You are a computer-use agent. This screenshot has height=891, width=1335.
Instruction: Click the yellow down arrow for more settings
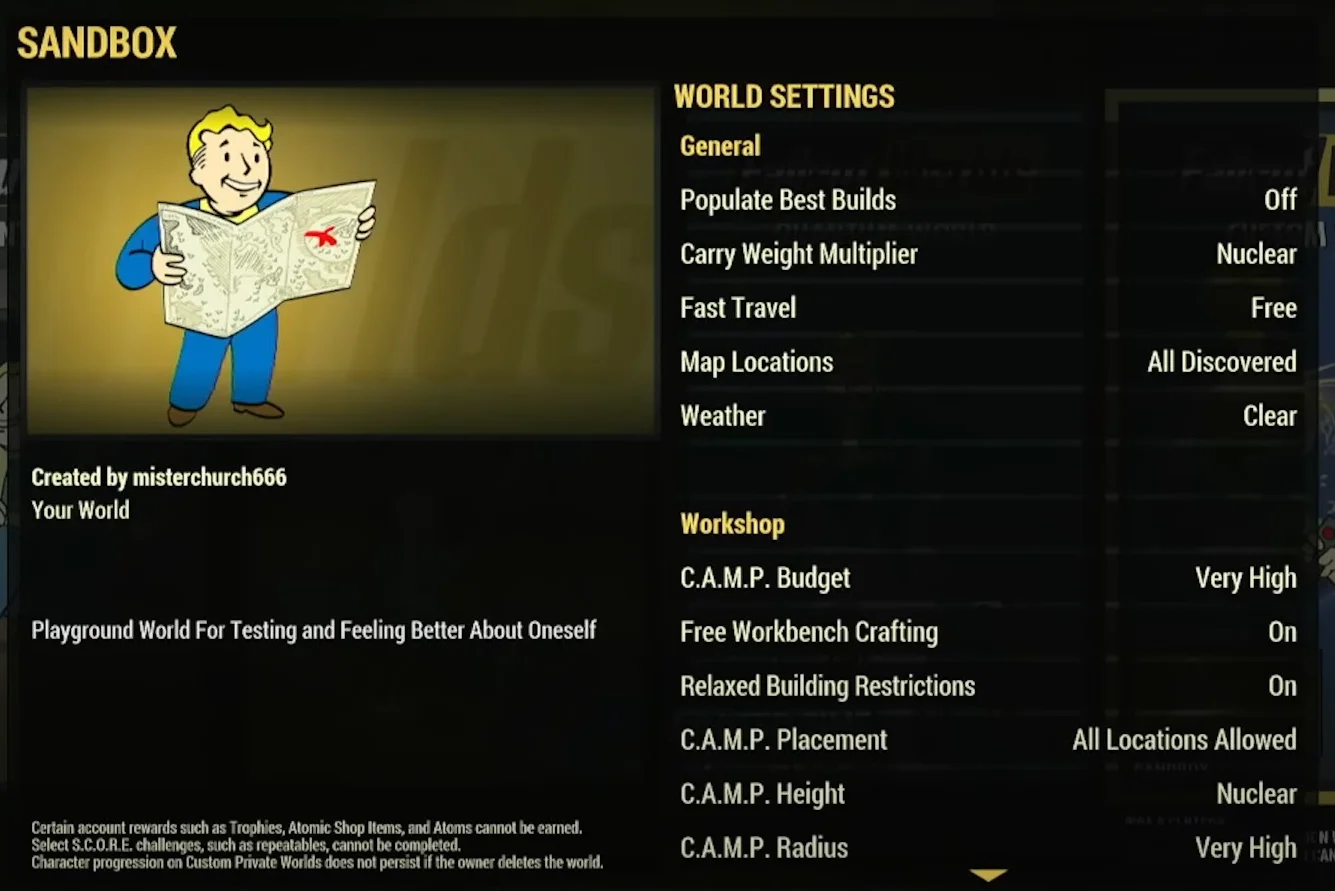click(988, 876)
